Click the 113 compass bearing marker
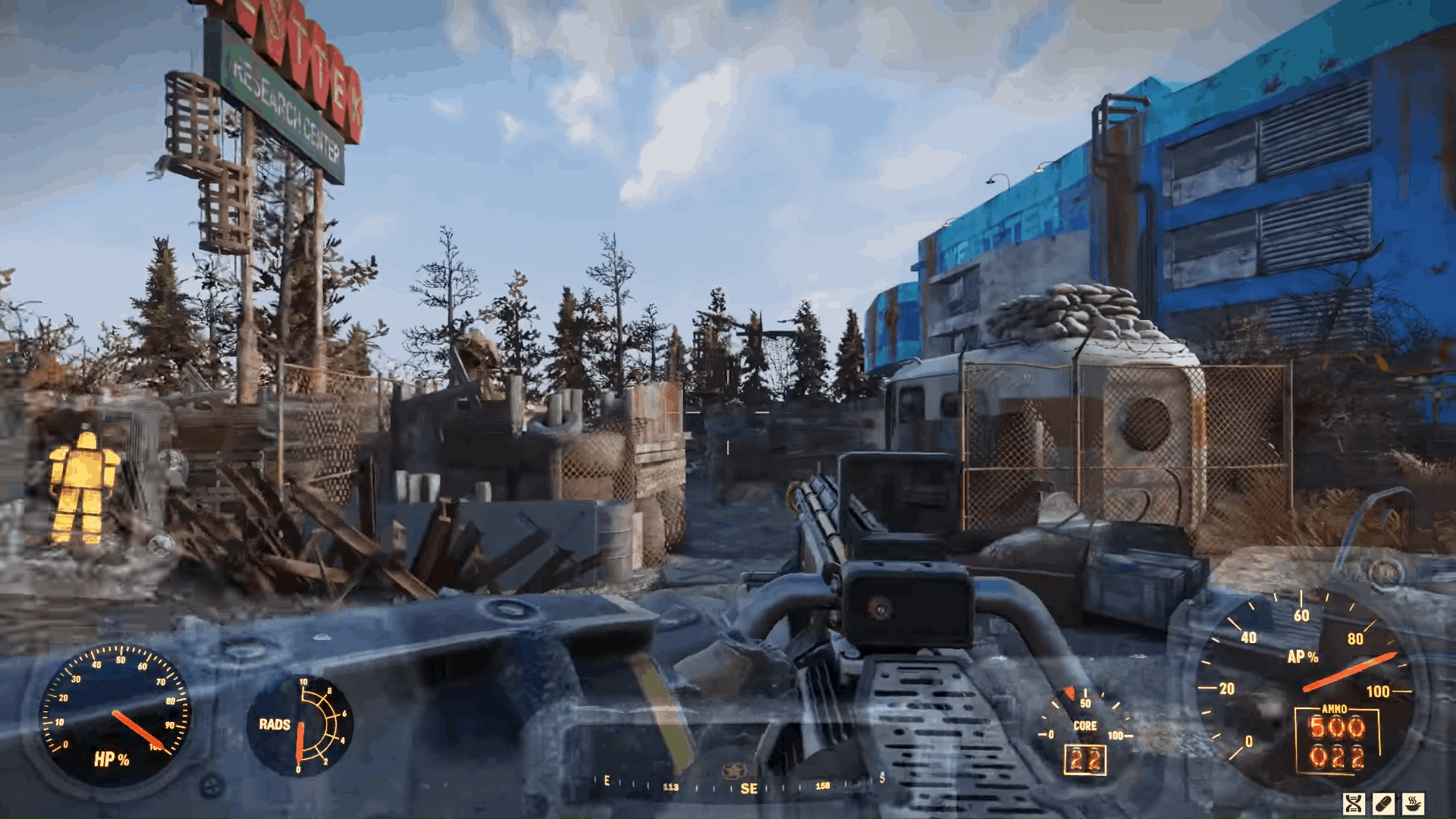This screenshot has width=1456, height=819. point(672,786)
